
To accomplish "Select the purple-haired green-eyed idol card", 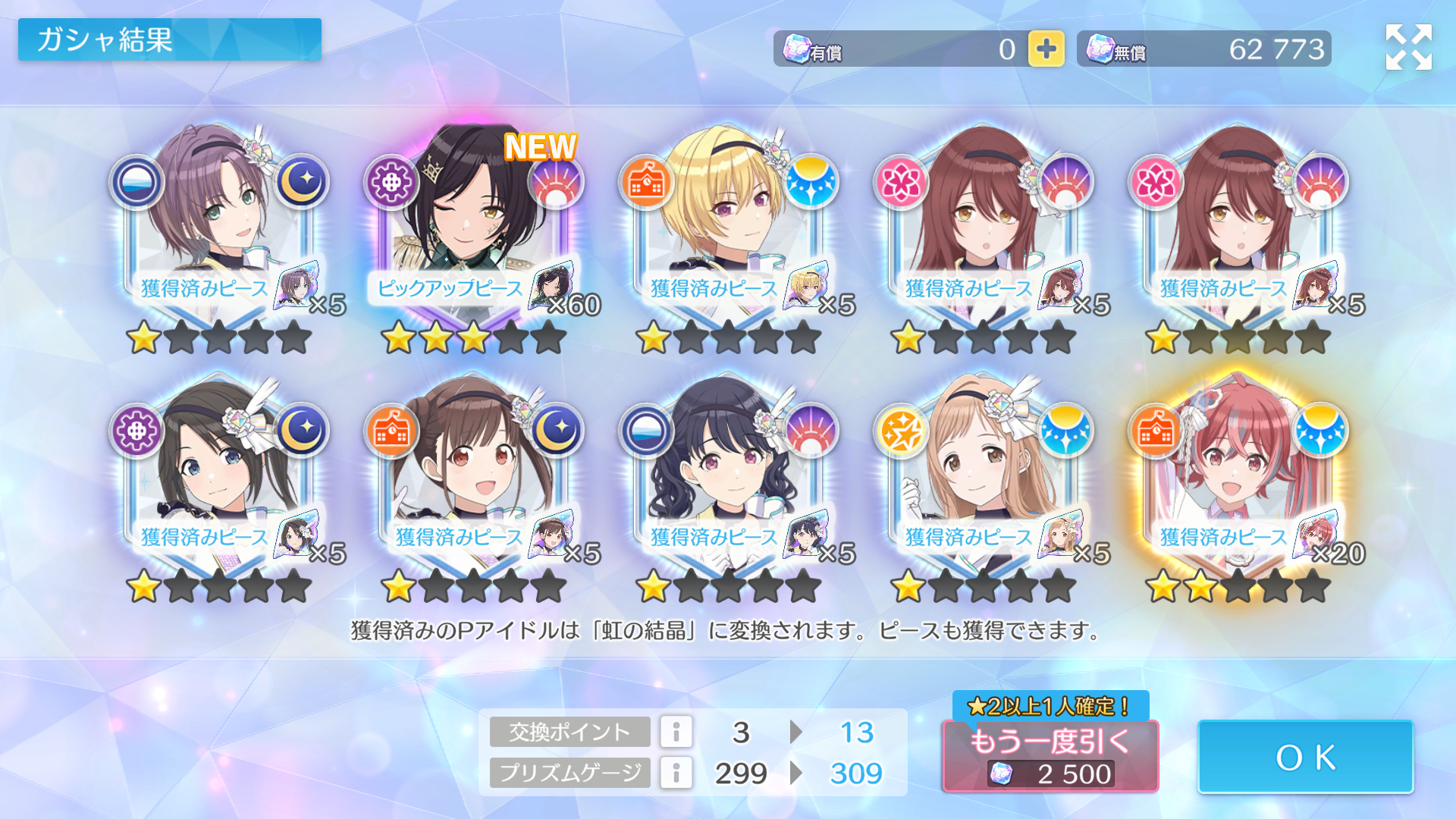I will tap(218, 220).
